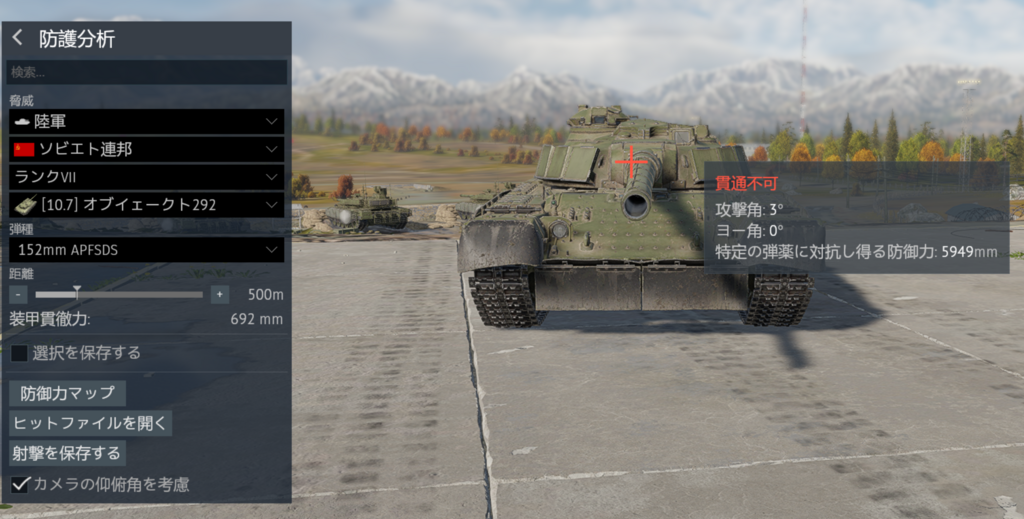Image resolution: width=1024 pixels, height=519 pixels.
Task: Toggle the 選択を保存する checkbox
Action: coord(19,353)
